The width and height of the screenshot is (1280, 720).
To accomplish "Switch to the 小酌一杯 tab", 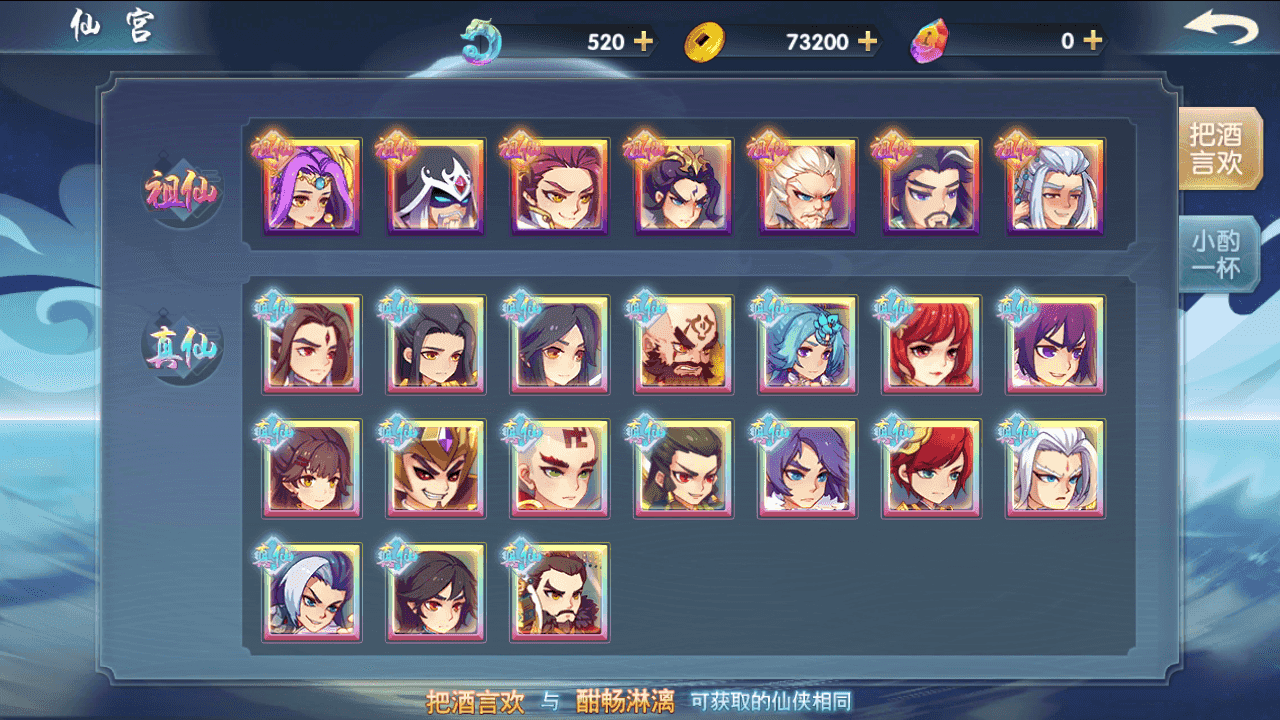I will pos(1216,255).
